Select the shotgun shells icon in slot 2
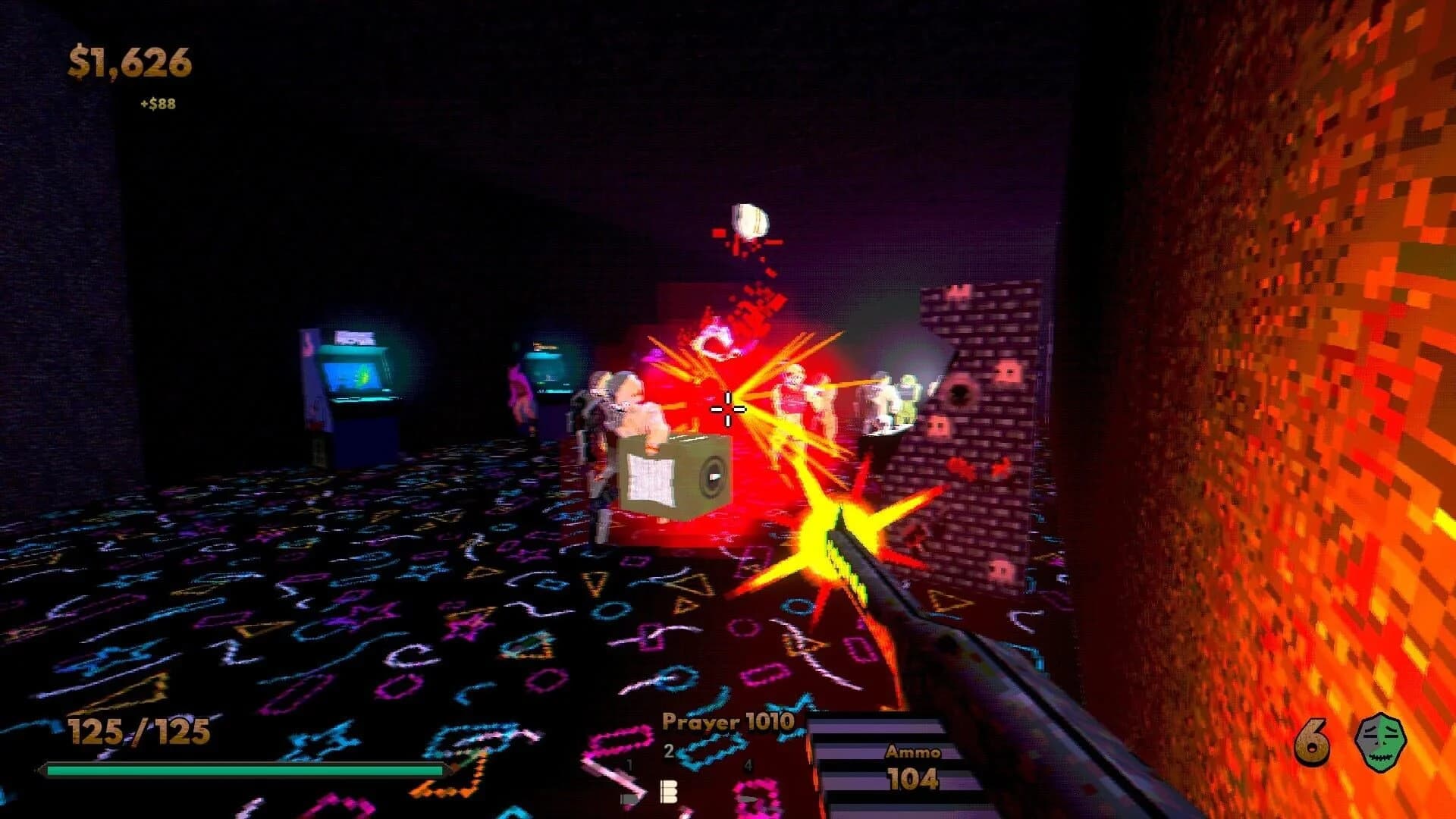This screenshot has width=1456, height=819. click(x=669, y=792)
